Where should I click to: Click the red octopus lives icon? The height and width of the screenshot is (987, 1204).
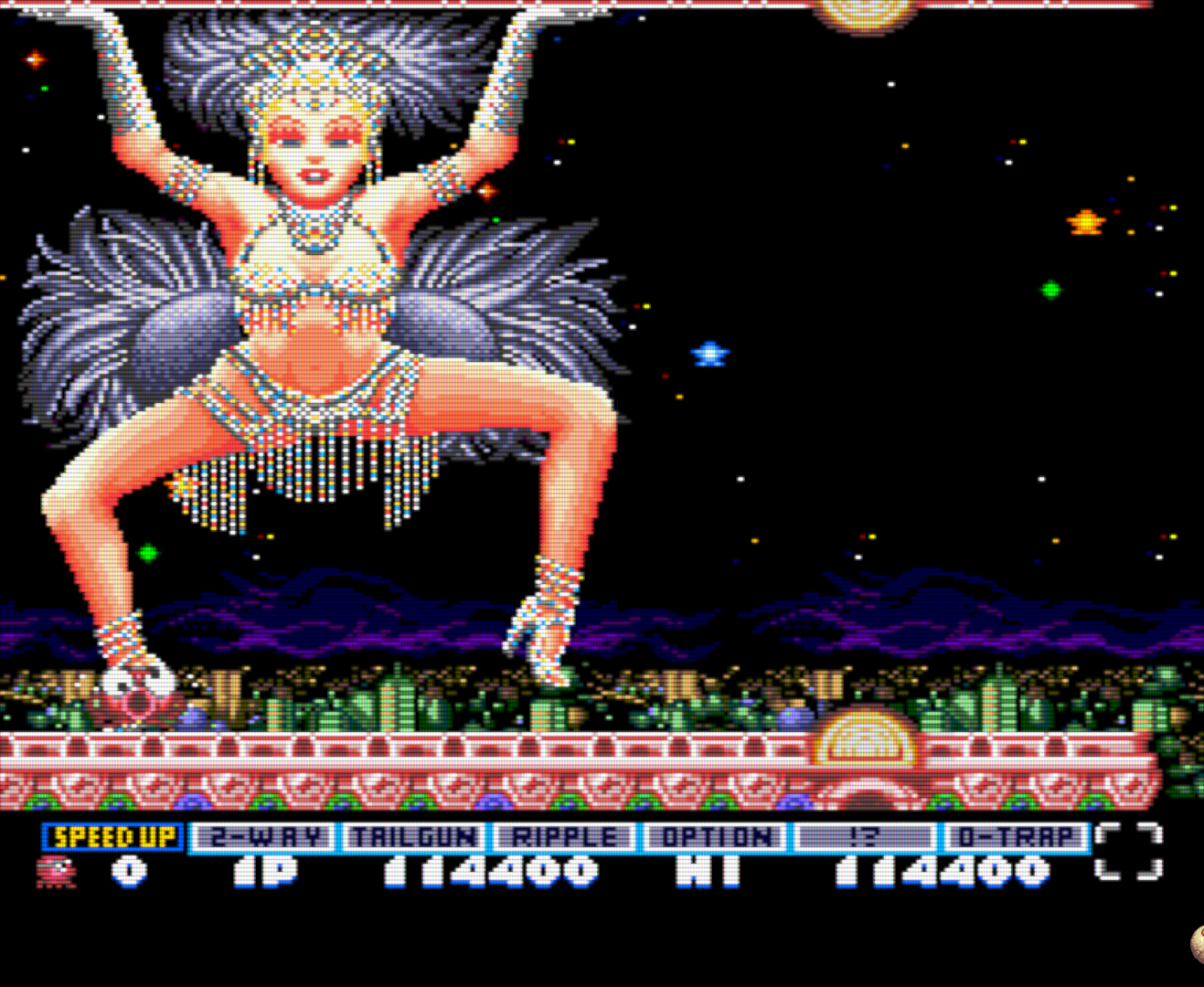[57, 871]
